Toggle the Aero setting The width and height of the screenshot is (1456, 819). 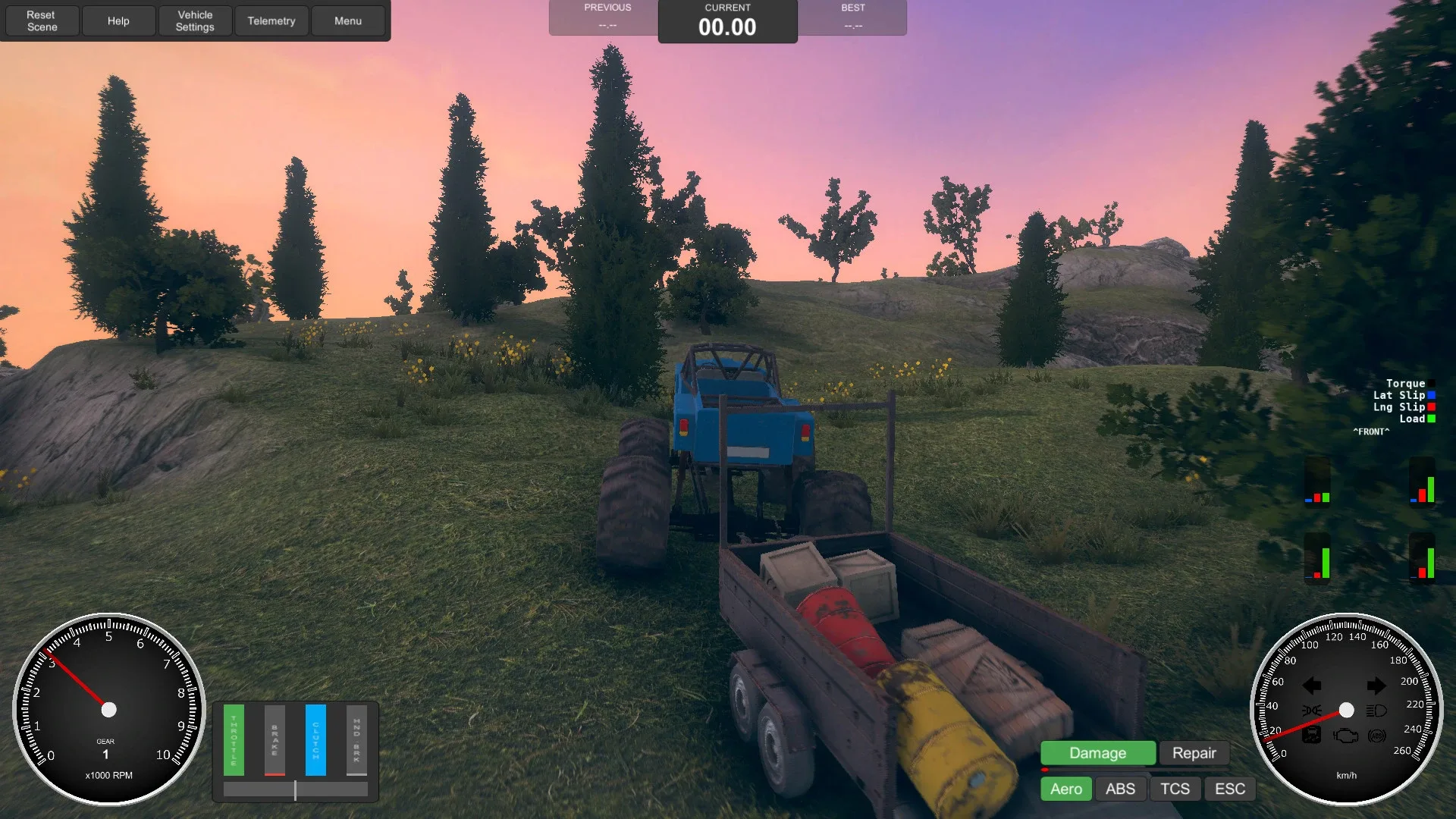coord(1065,789)
